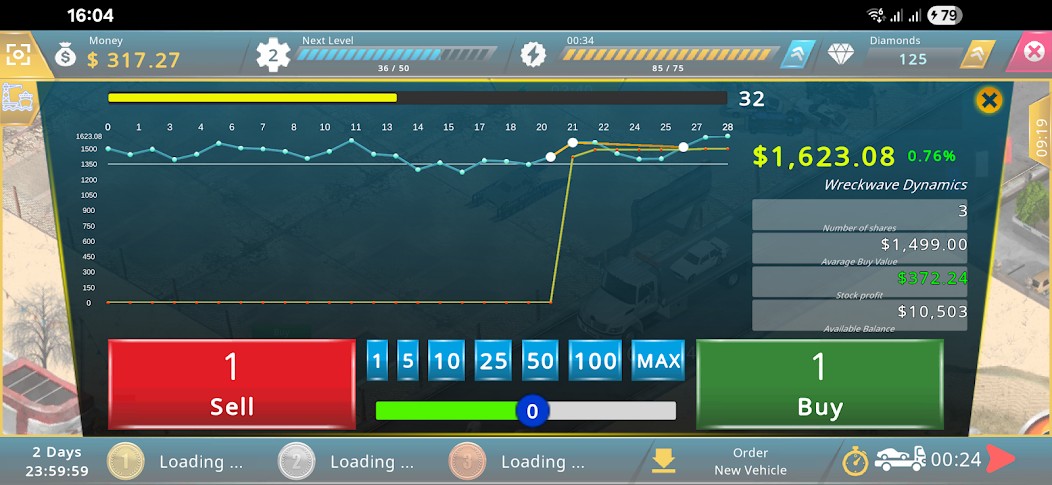
Task: Open the screenshot capture icon
Action: click(x=18, y=54)
